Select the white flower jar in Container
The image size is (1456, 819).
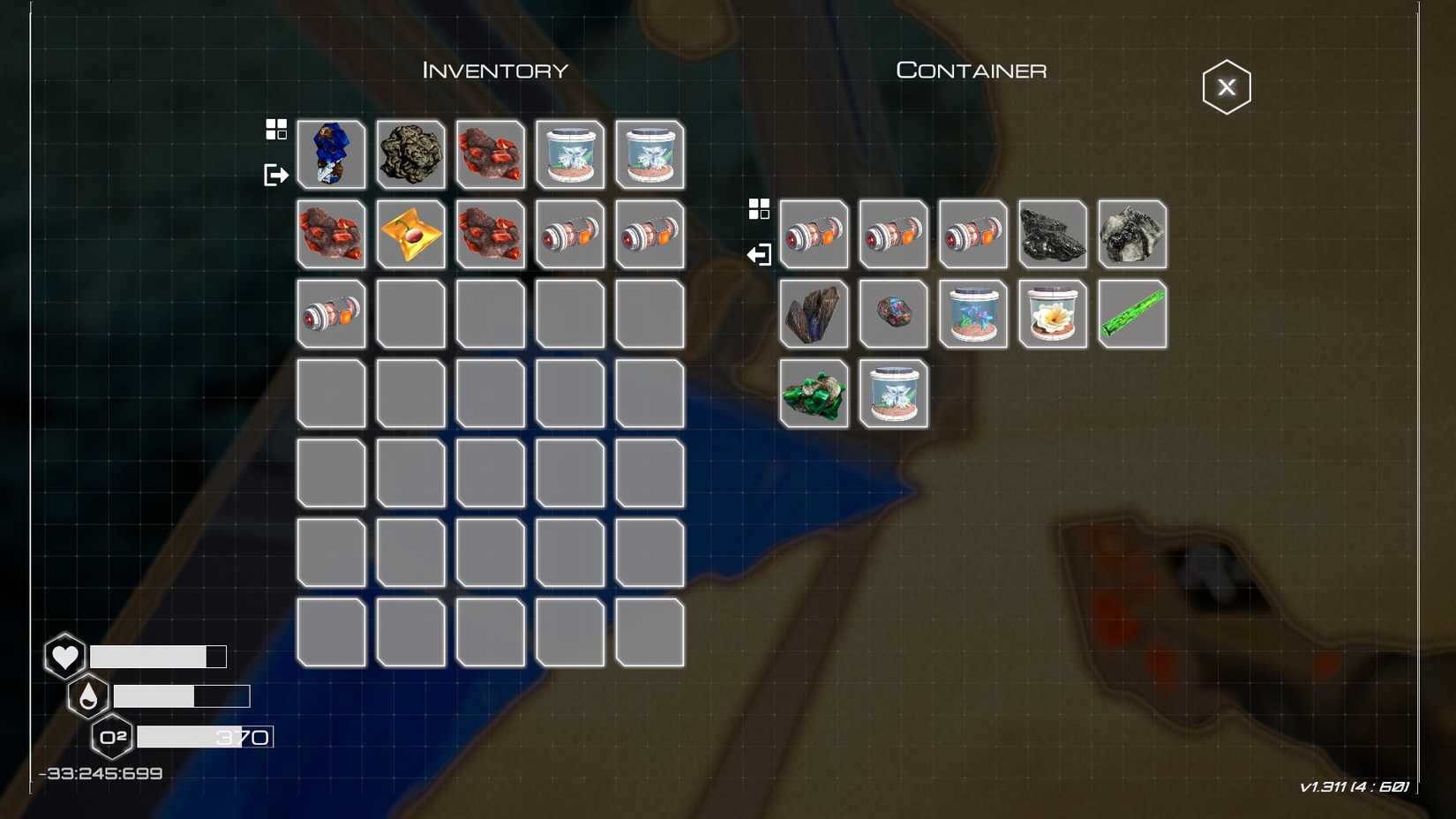(x=1052, y=313)
